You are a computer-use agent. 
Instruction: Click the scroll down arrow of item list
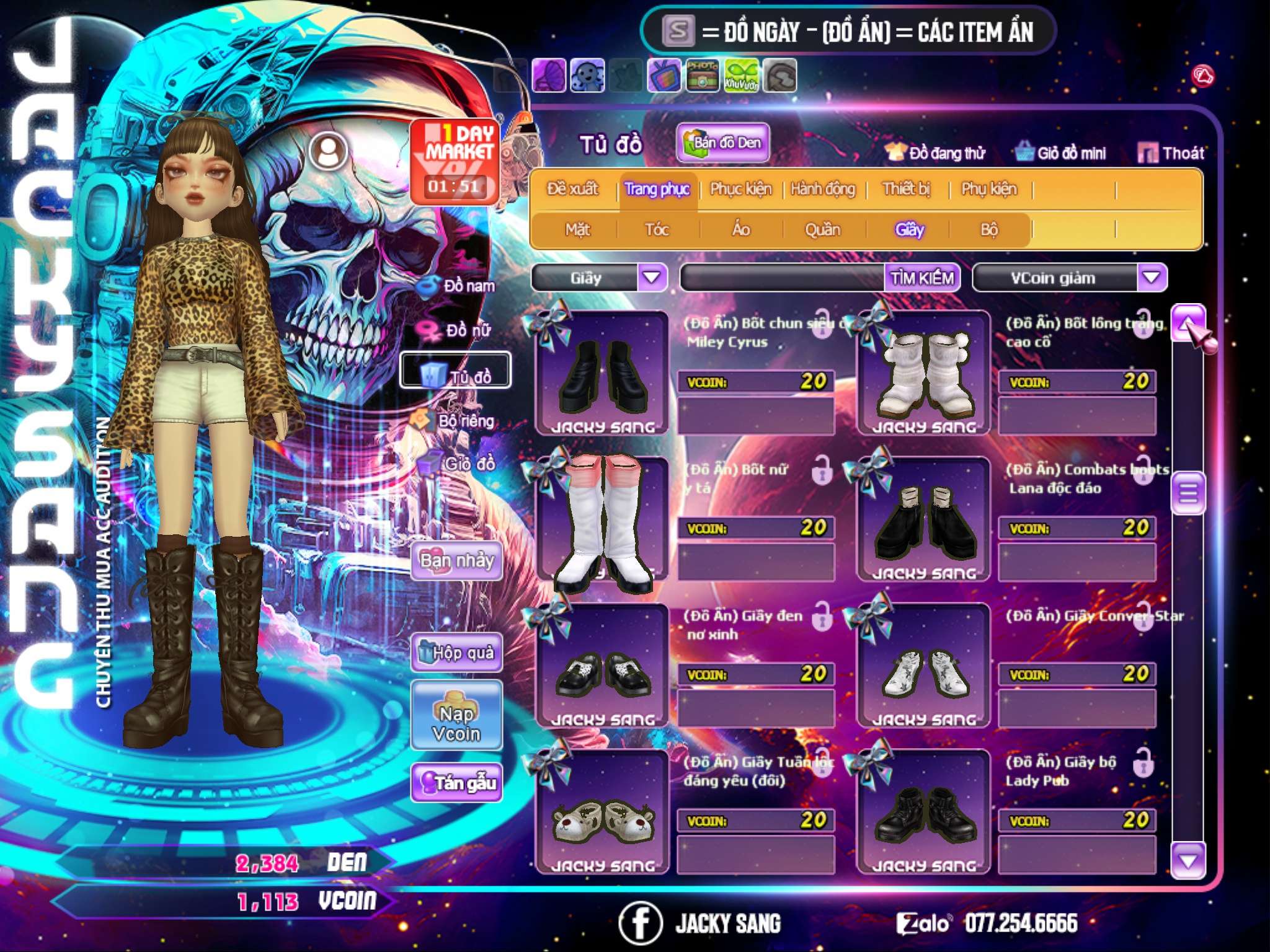tap(1188, 861)
